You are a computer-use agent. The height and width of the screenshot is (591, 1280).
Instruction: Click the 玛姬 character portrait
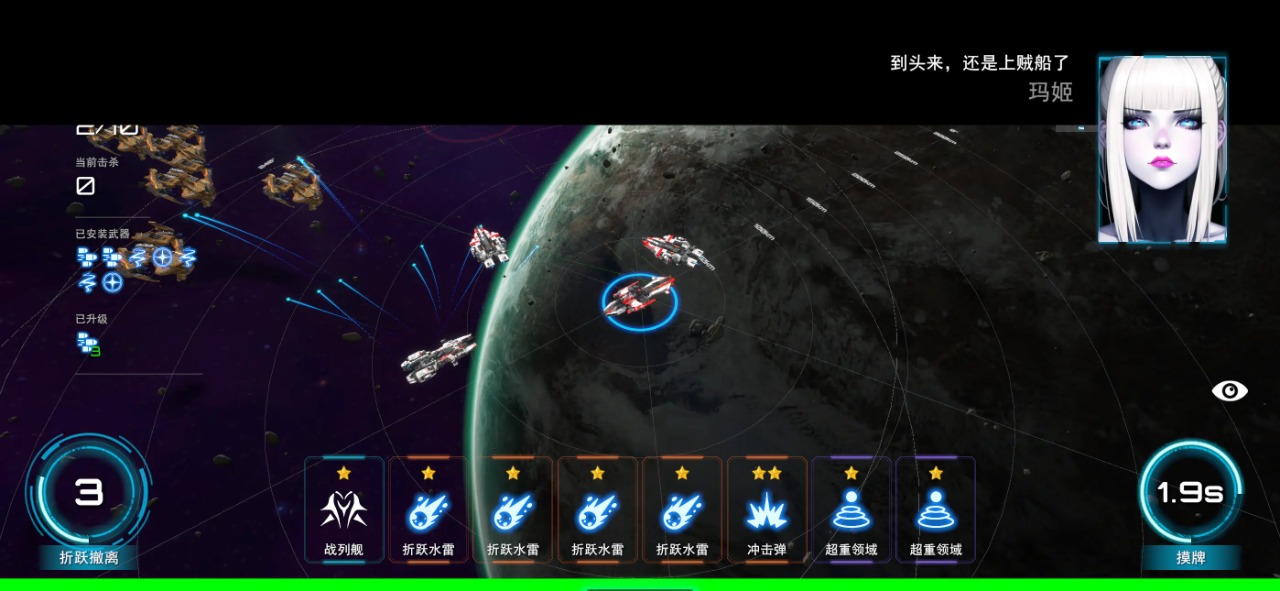(1162, 150)
